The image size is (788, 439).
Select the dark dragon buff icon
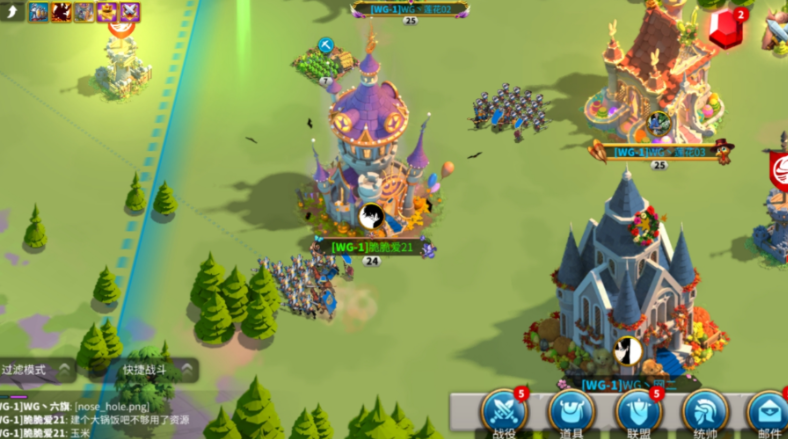pos(61,12)
